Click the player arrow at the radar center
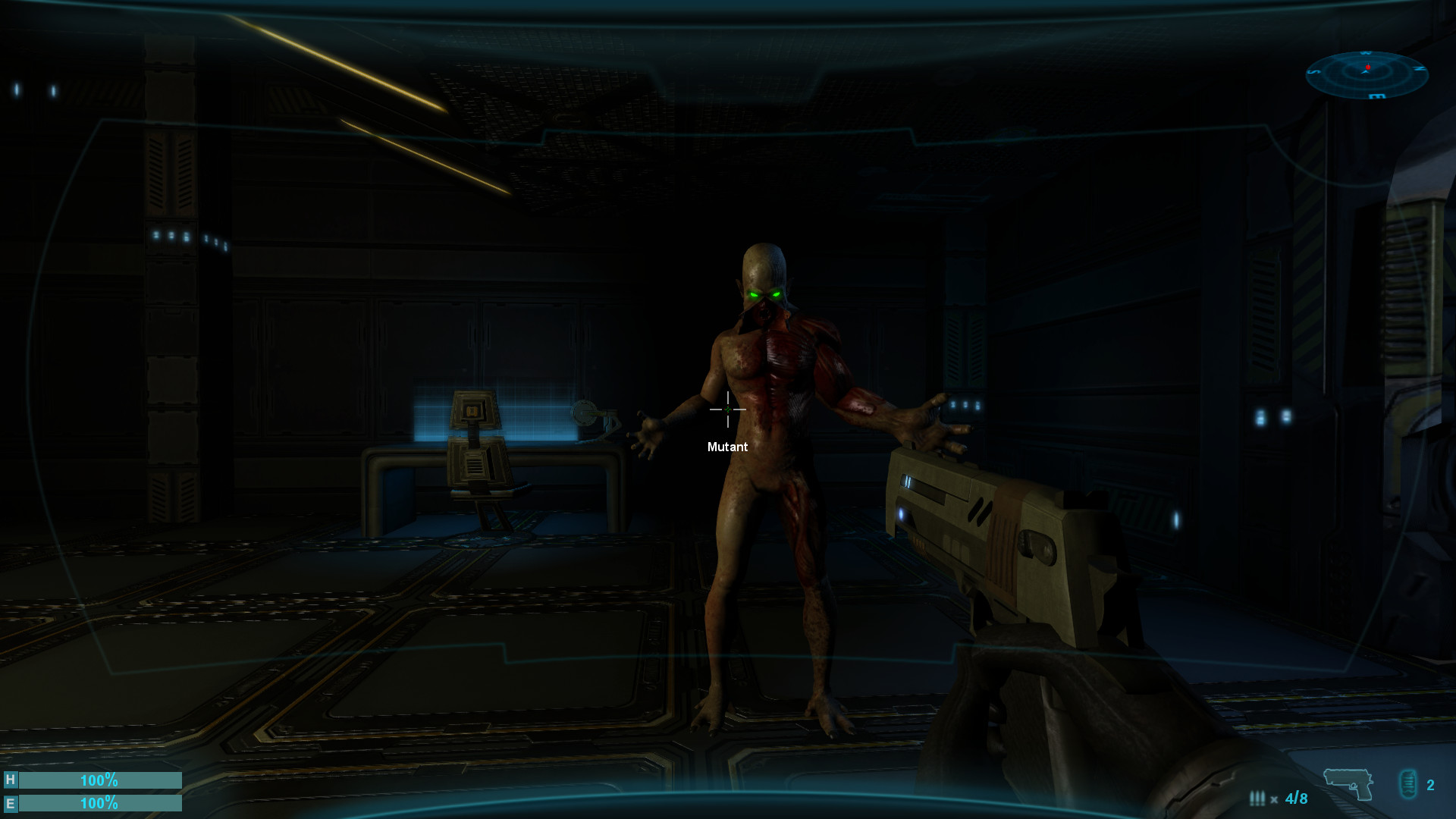1456x819 pixels. click(x=1365, y=73)
